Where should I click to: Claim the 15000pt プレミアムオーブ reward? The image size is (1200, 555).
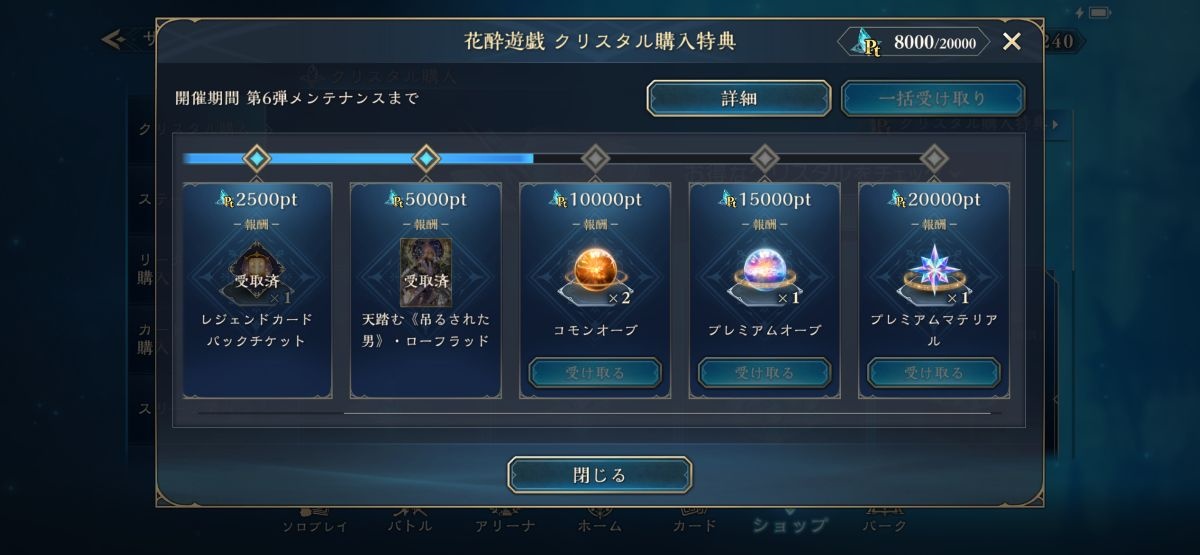764,372
